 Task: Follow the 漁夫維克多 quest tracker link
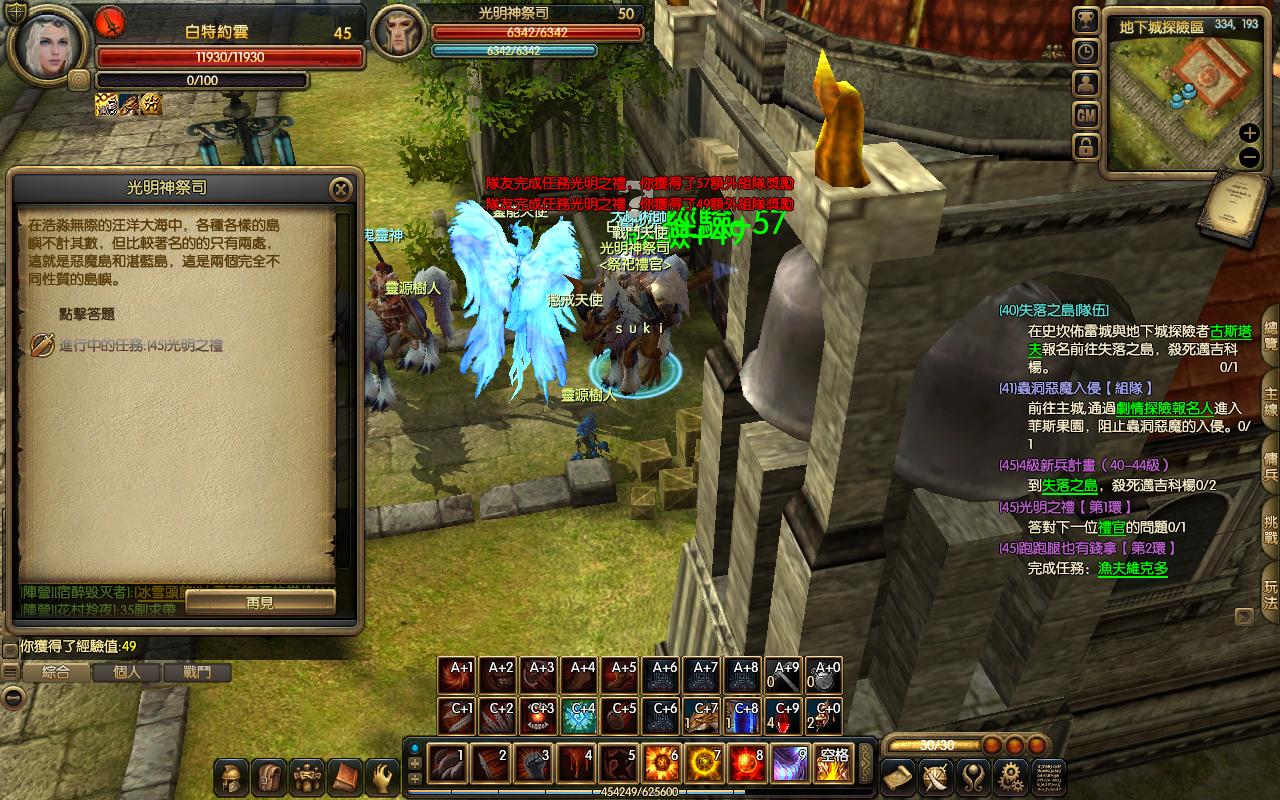[1132, 569]
